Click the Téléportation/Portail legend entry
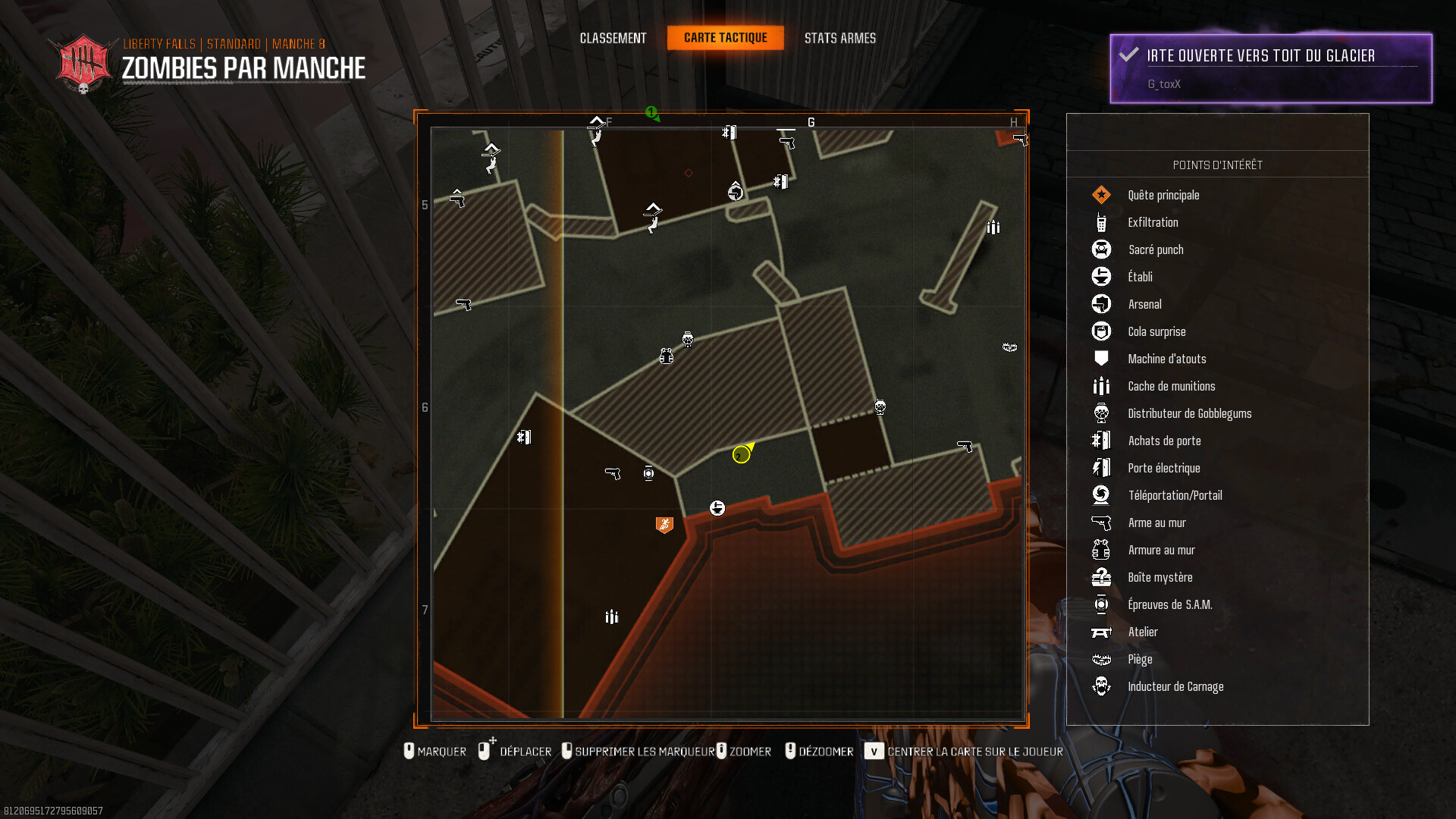Viewport: 1456px width, 819px height. click(x=1175, y=495)
